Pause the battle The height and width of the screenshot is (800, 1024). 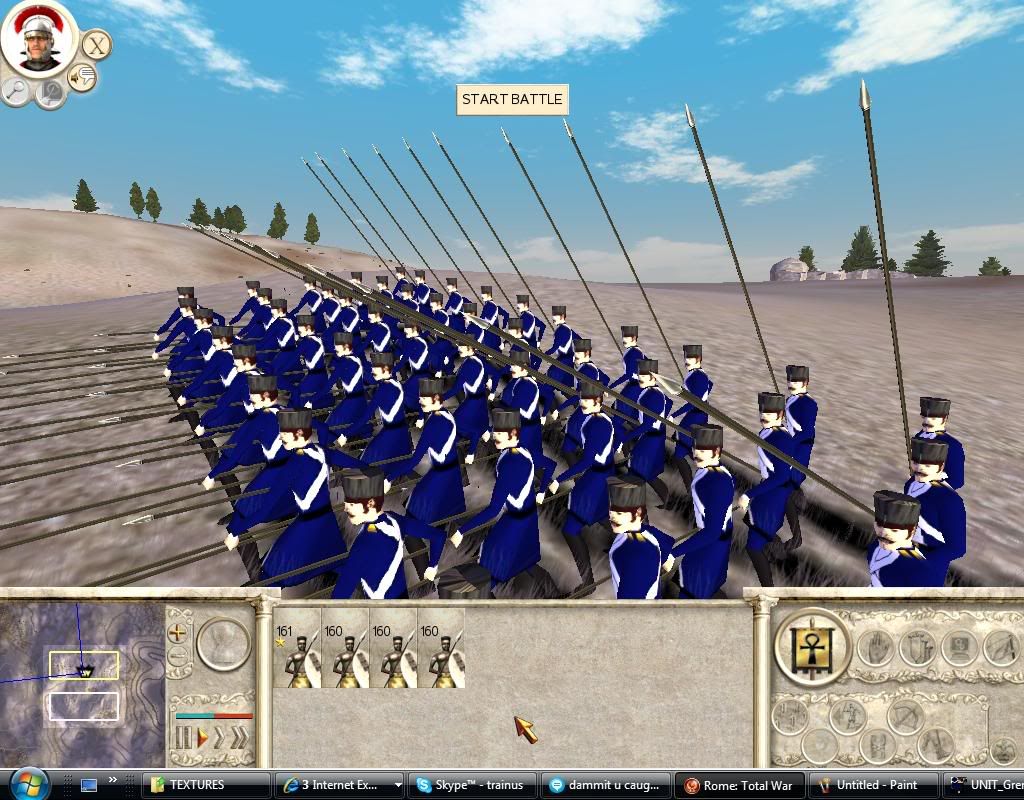[183, 739]
